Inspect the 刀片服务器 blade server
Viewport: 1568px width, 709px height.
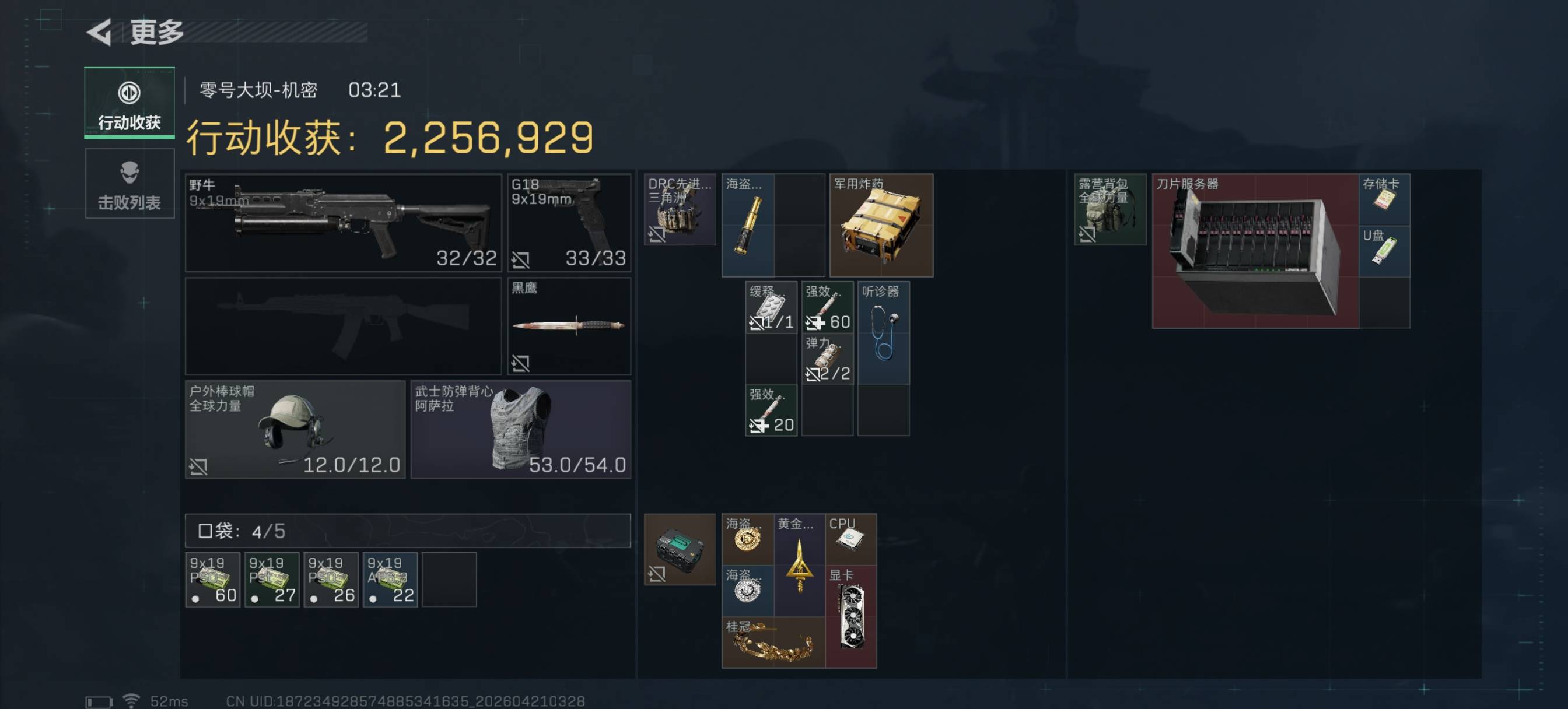1255,251
